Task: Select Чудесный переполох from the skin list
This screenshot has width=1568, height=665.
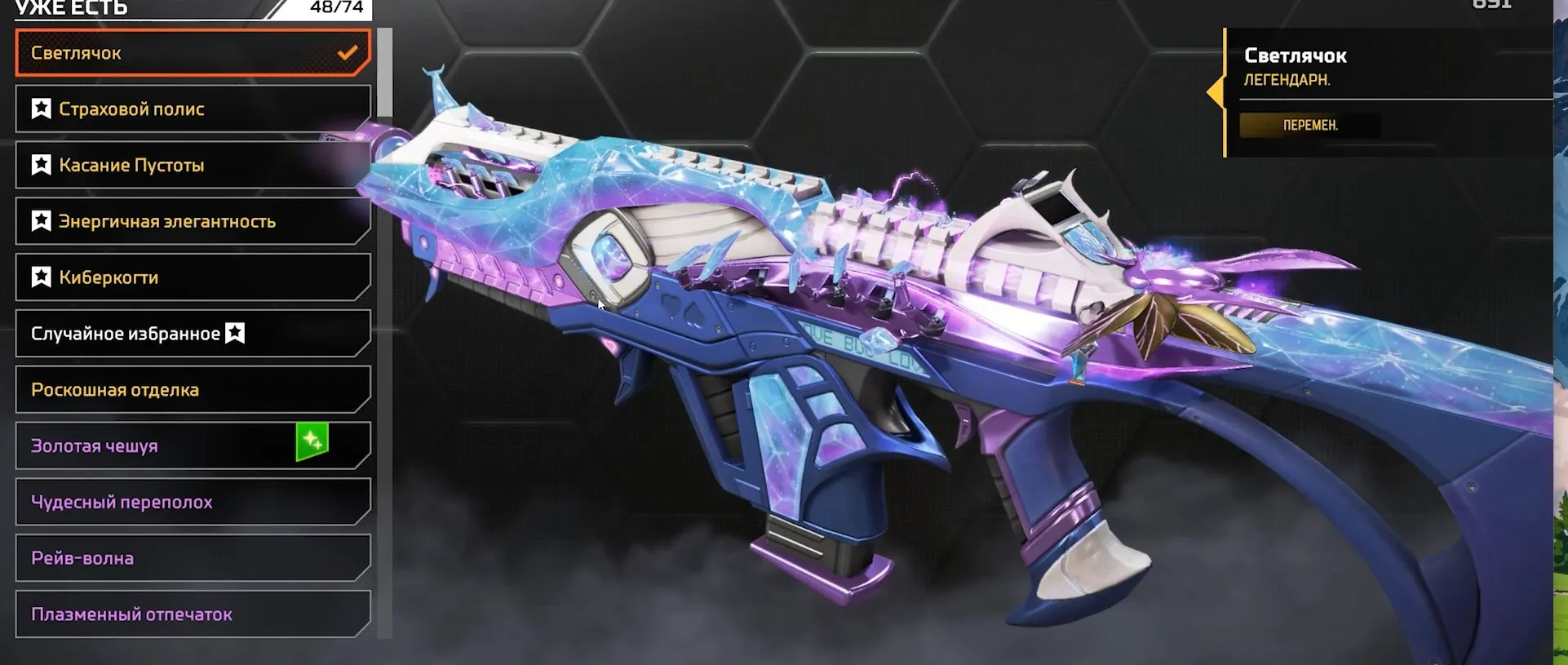Action: click(163, 502)
